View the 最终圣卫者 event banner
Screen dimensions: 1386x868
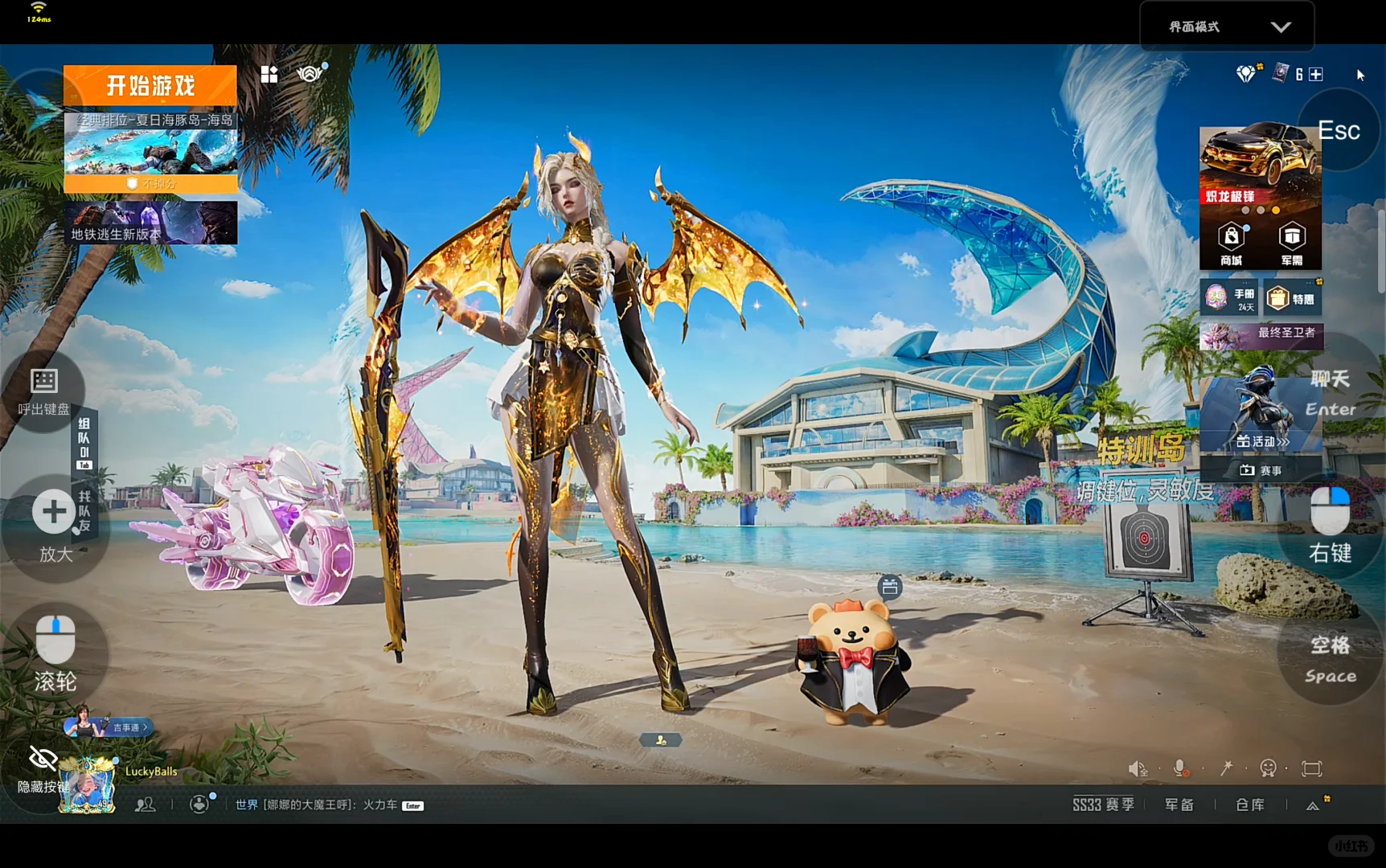tap(1261, 334)
